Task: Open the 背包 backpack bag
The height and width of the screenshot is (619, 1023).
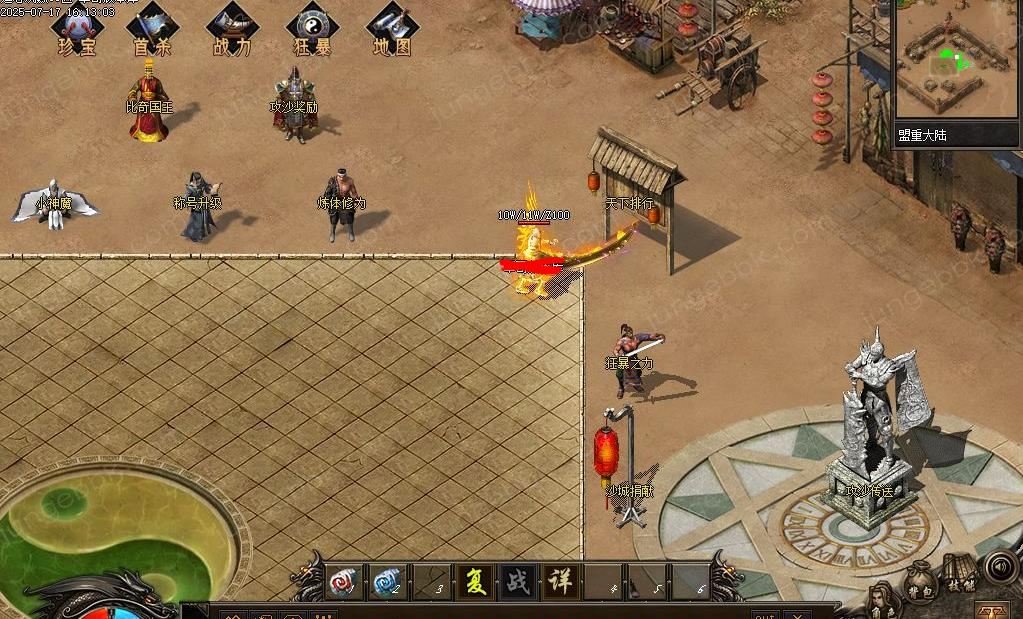Action: coord(920,585)
